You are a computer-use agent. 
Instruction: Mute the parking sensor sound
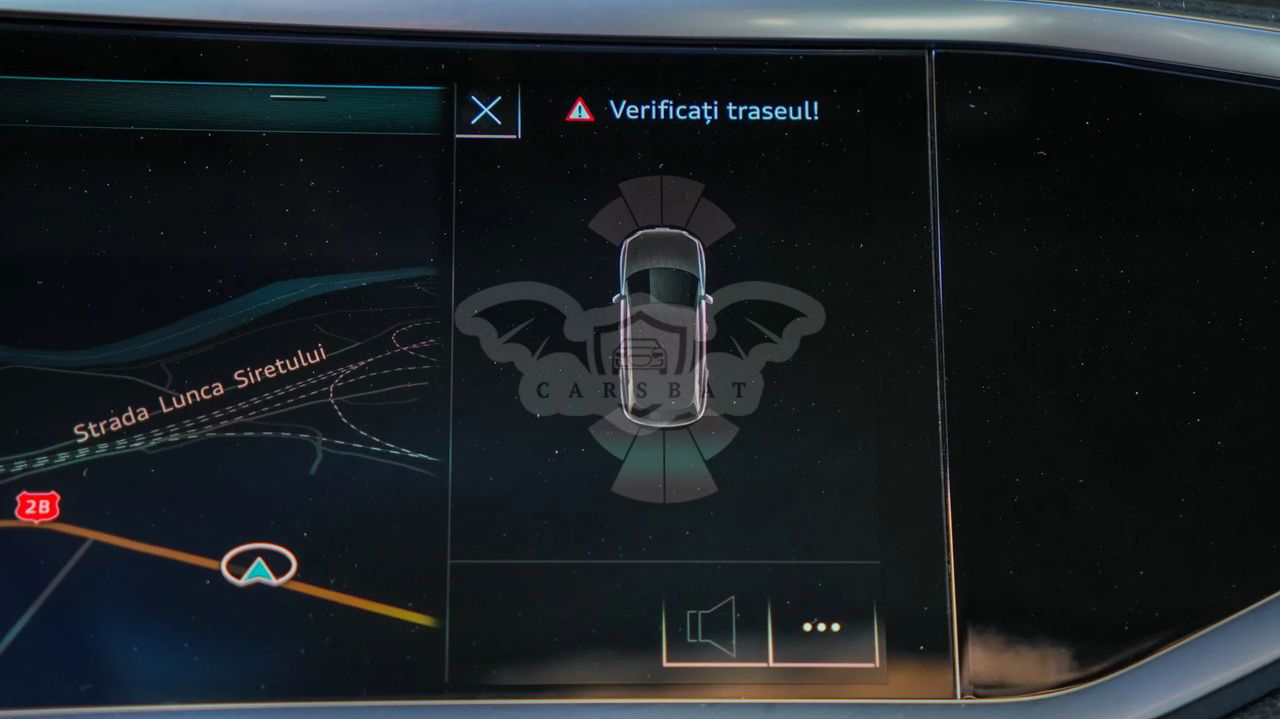pyautogui.click(x=713, y=628)
